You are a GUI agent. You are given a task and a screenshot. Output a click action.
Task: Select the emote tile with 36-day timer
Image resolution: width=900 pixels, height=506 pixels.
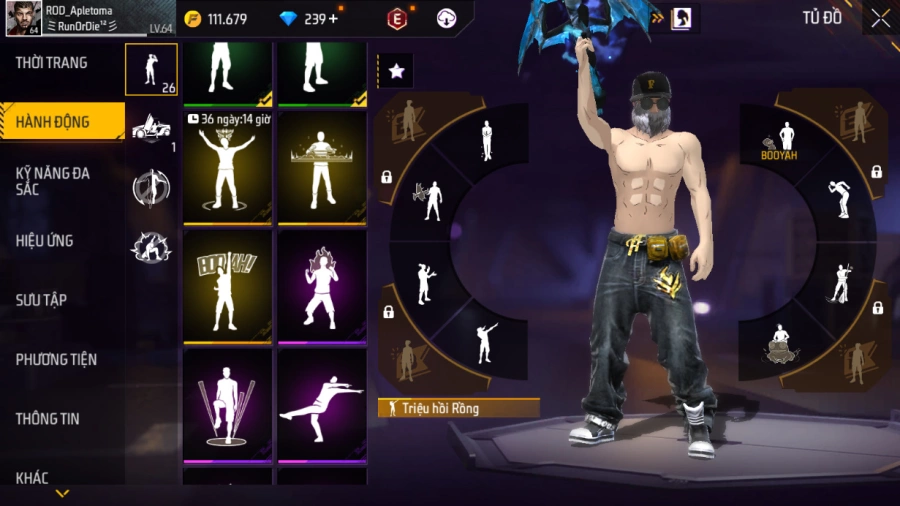(227, 166)
